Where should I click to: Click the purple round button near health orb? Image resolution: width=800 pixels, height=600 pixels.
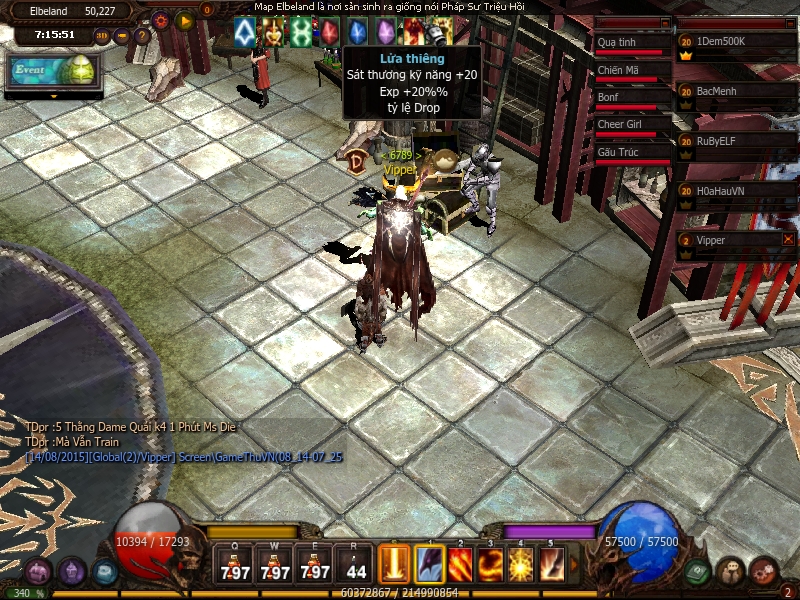coord(71,572)
